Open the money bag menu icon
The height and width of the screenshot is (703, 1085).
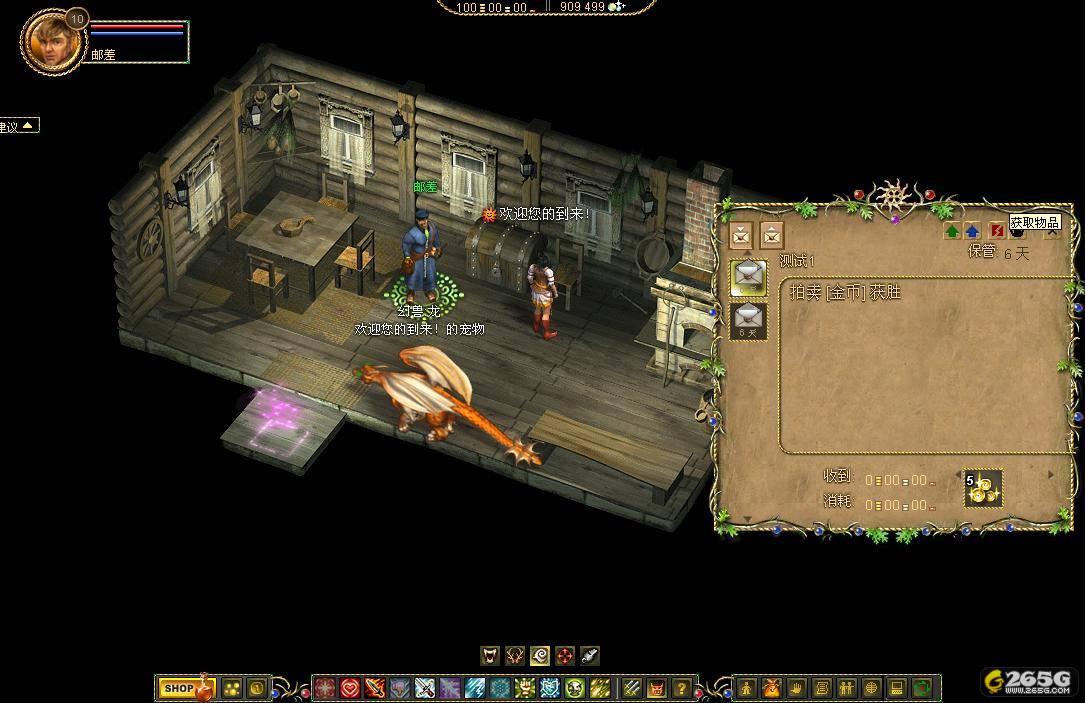pyautogui.click(x=772, y=688)
